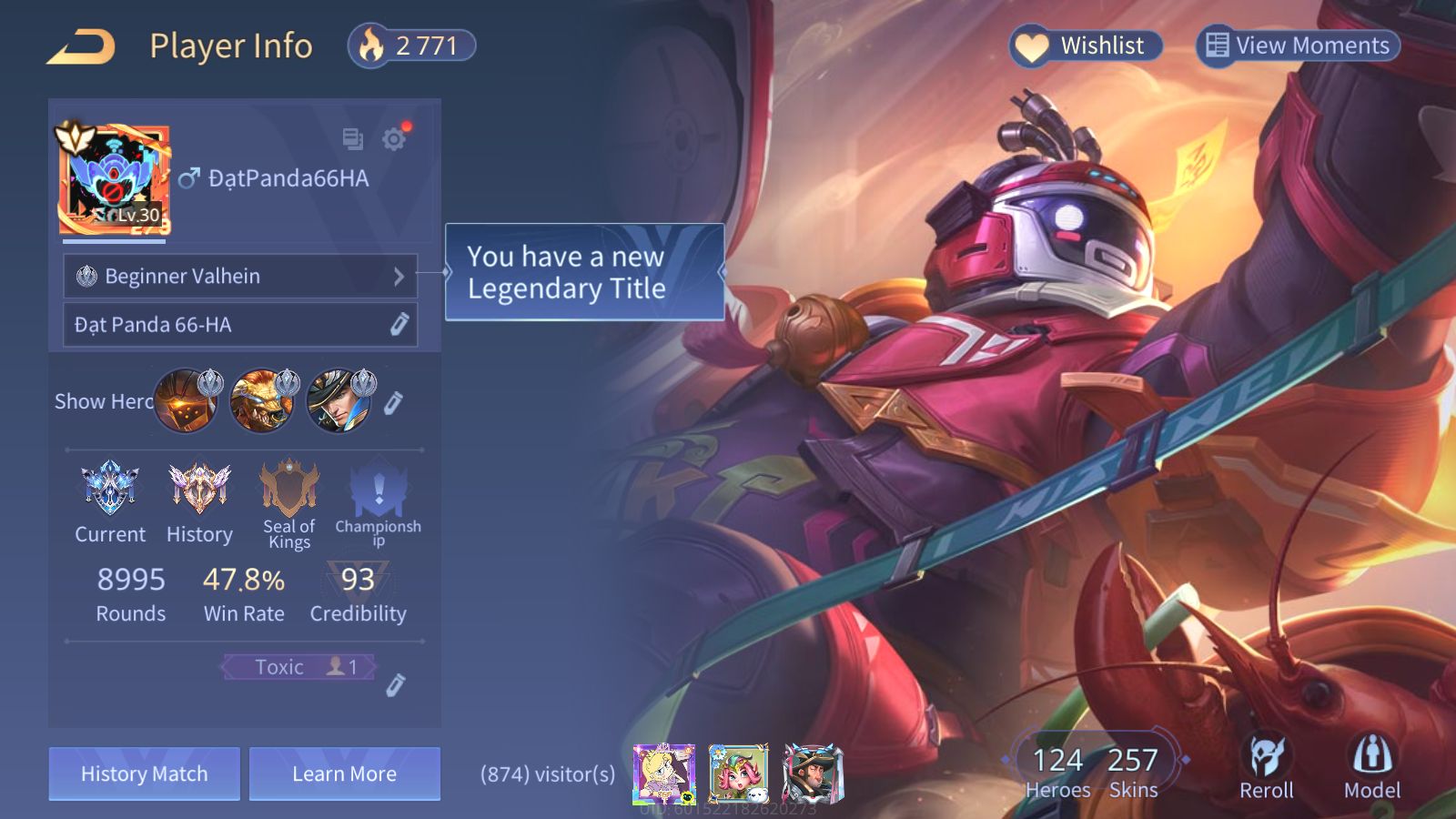1456x819 pixels.
Task: Open the chat log icon beside settings
Action: pos(352,139)
